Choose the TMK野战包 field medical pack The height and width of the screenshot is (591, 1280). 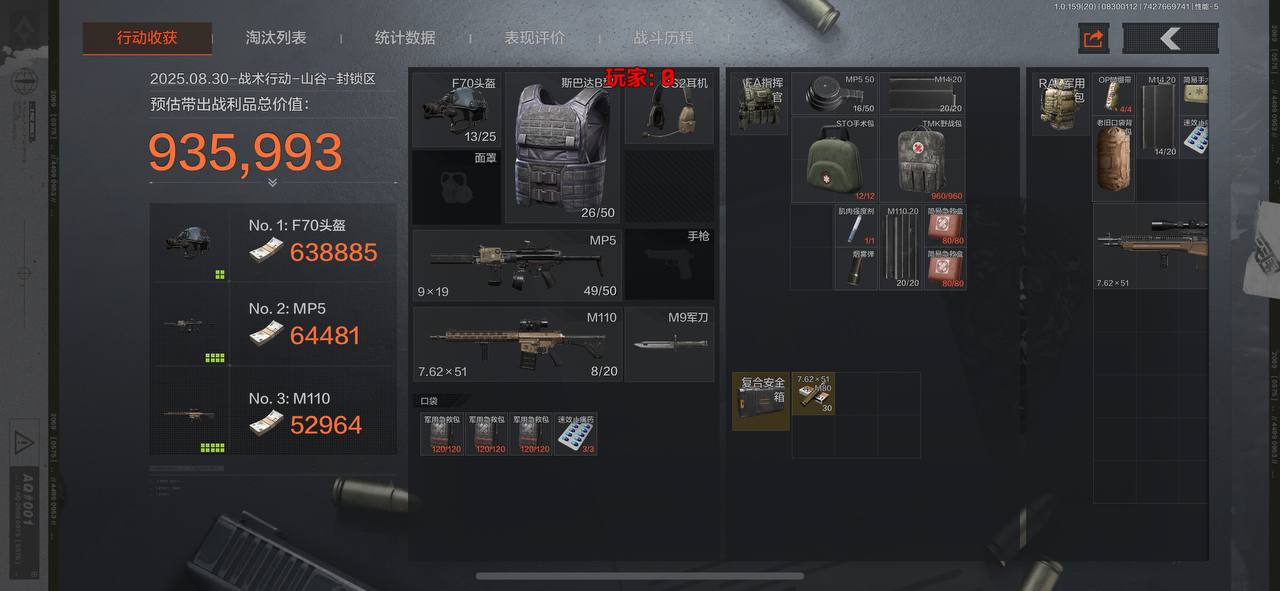pos(922,160)
